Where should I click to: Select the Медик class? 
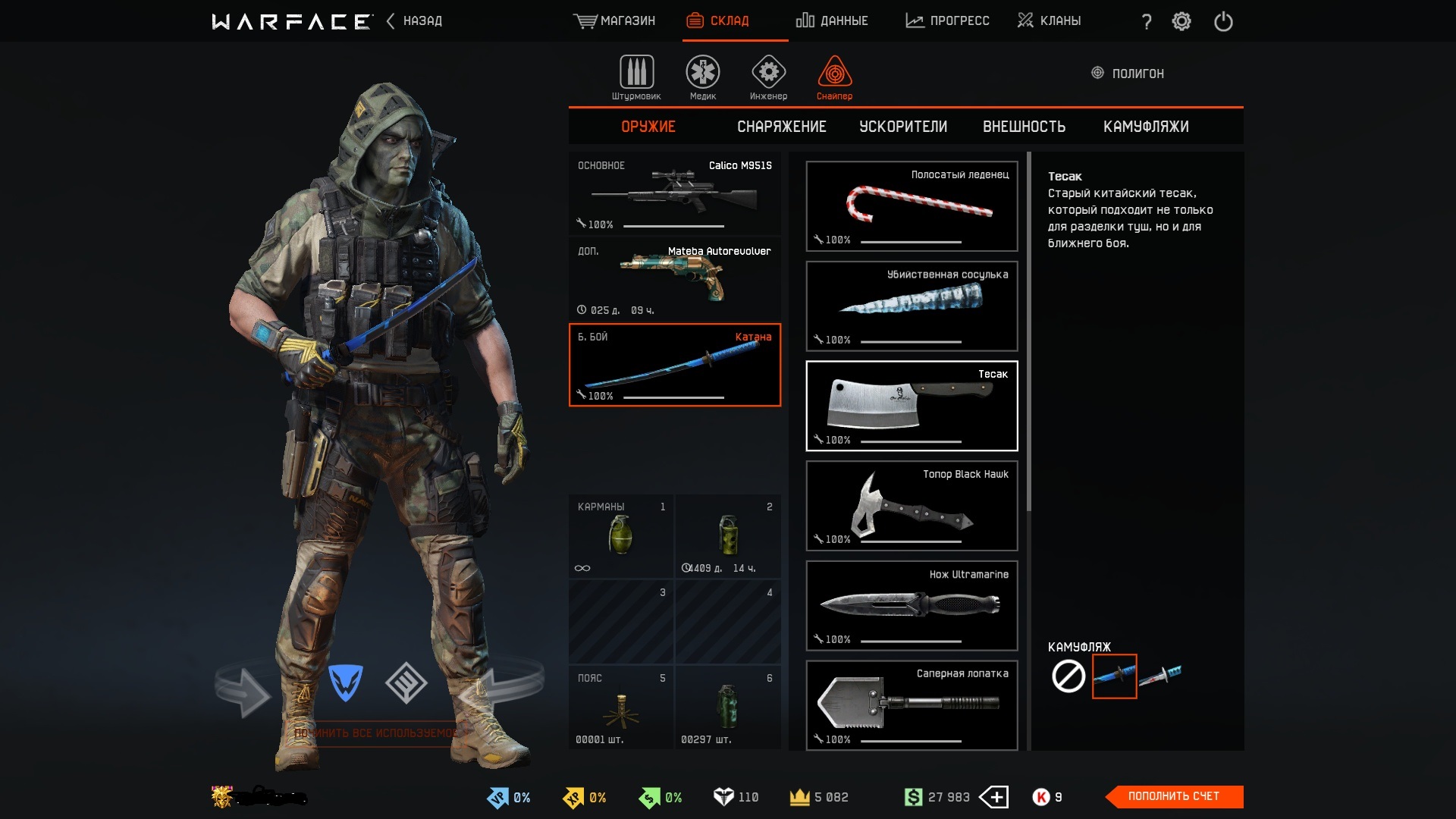click(703, 77)
